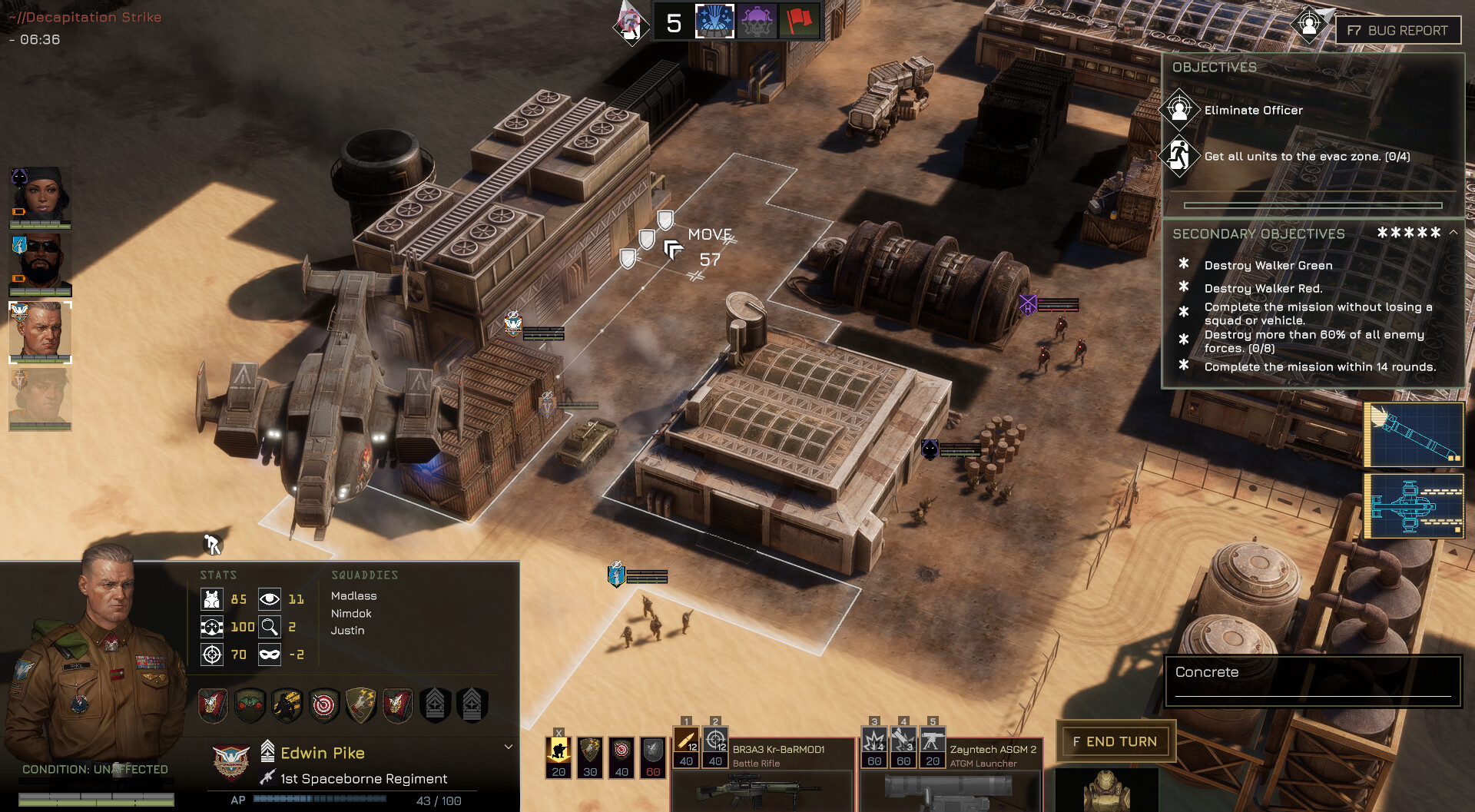Collapse the Secondary Objectives panel

(x=1453, y=232)
